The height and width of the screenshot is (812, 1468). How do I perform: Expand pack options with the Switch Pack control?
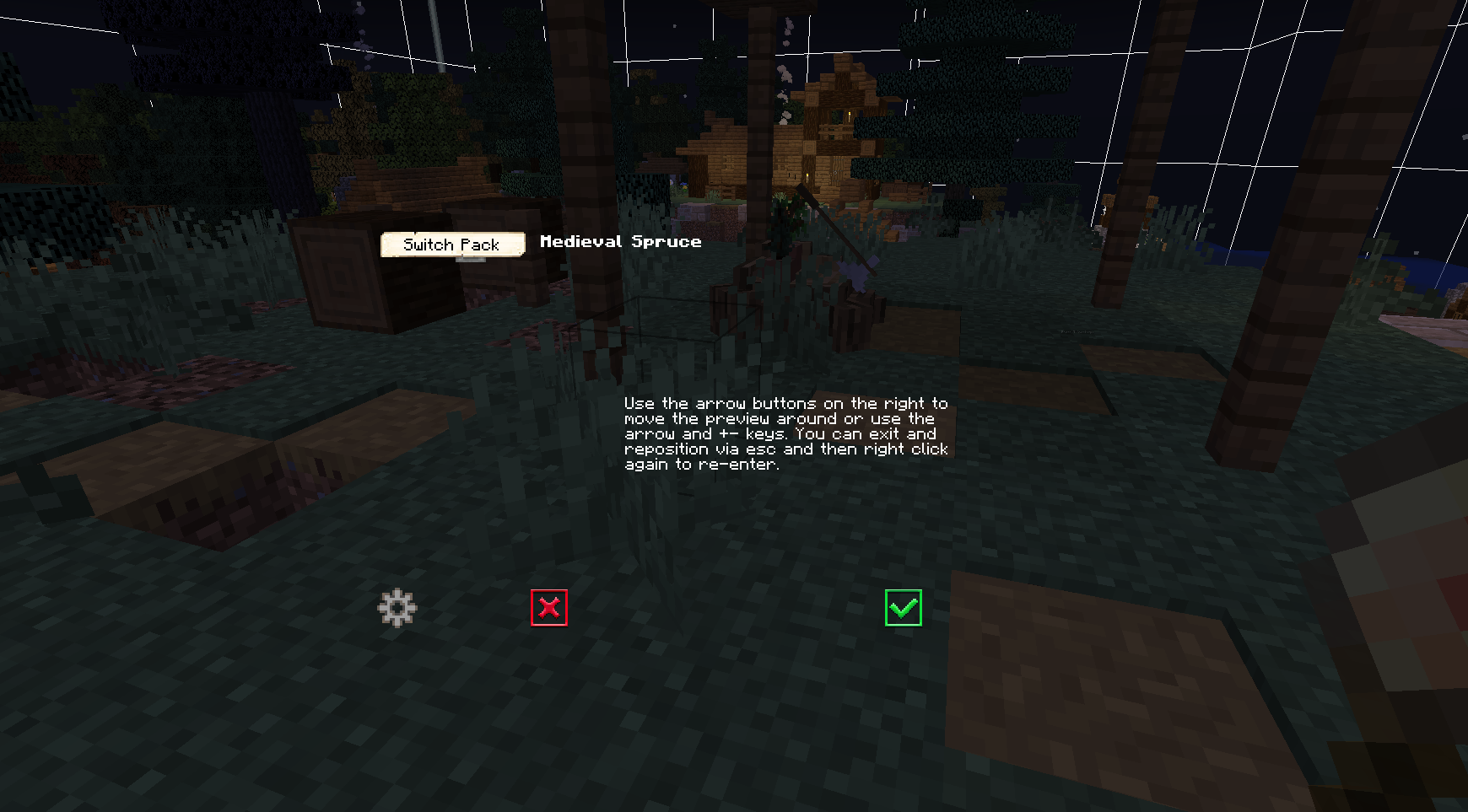tap(452, 245)
